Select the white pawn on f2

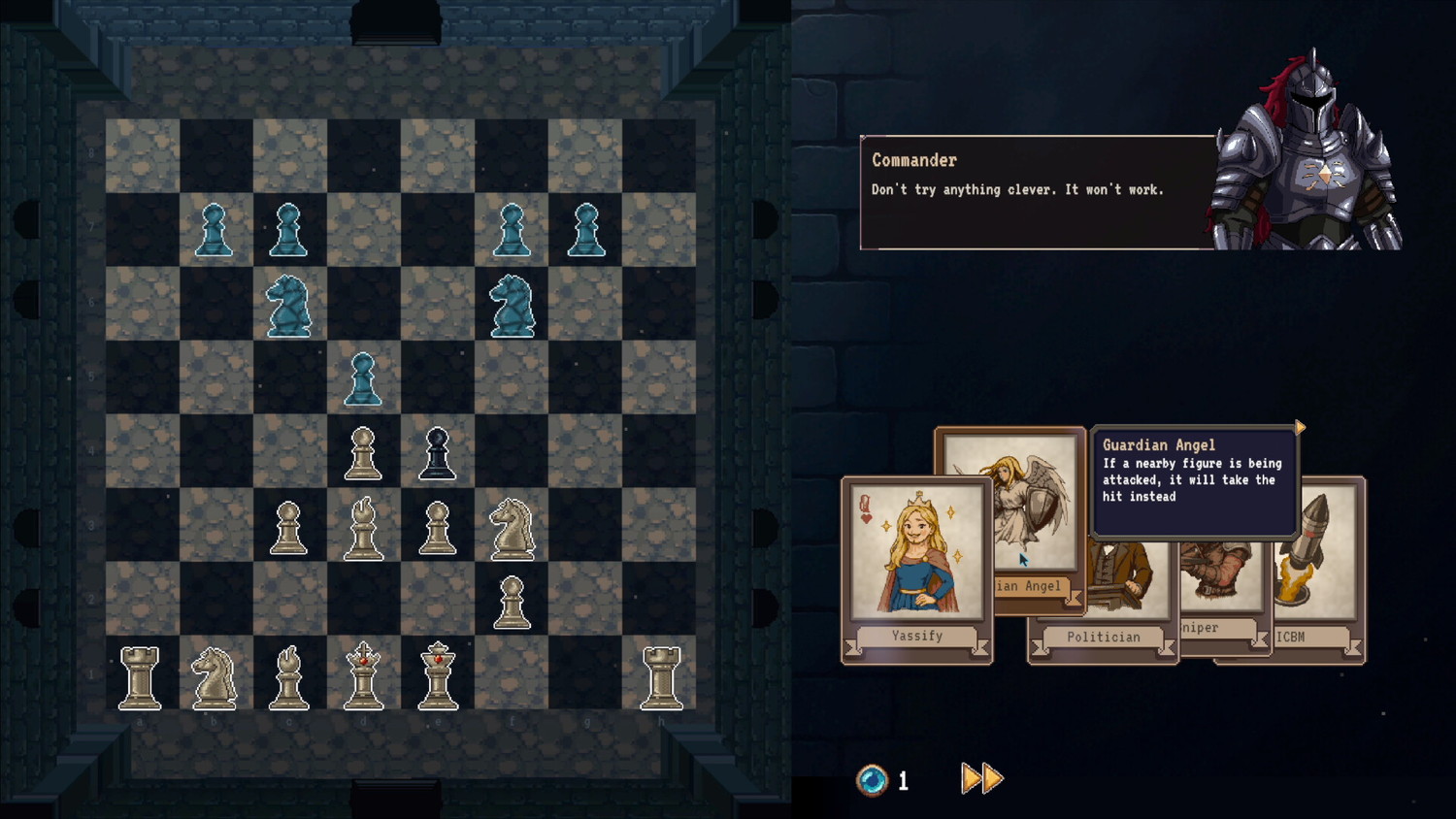click(x=512, y=602)
